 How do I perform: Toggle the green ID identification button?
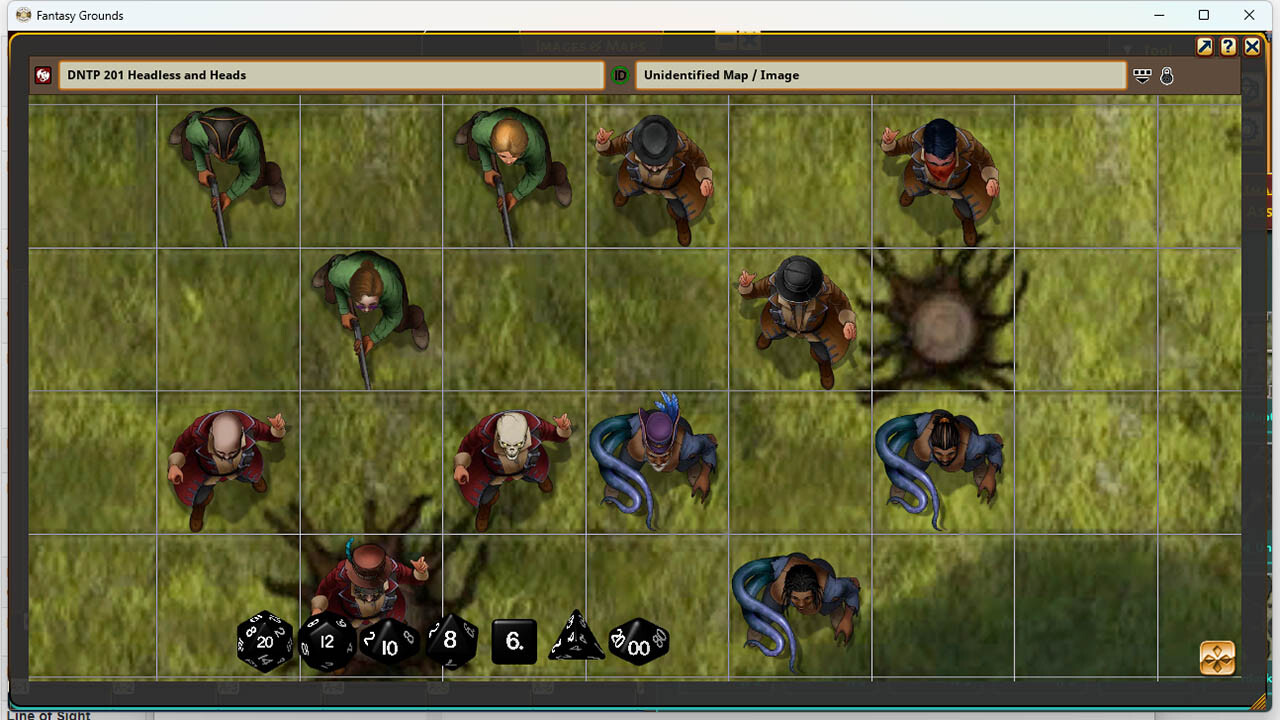pyautogui.click(x=620, y=75)
